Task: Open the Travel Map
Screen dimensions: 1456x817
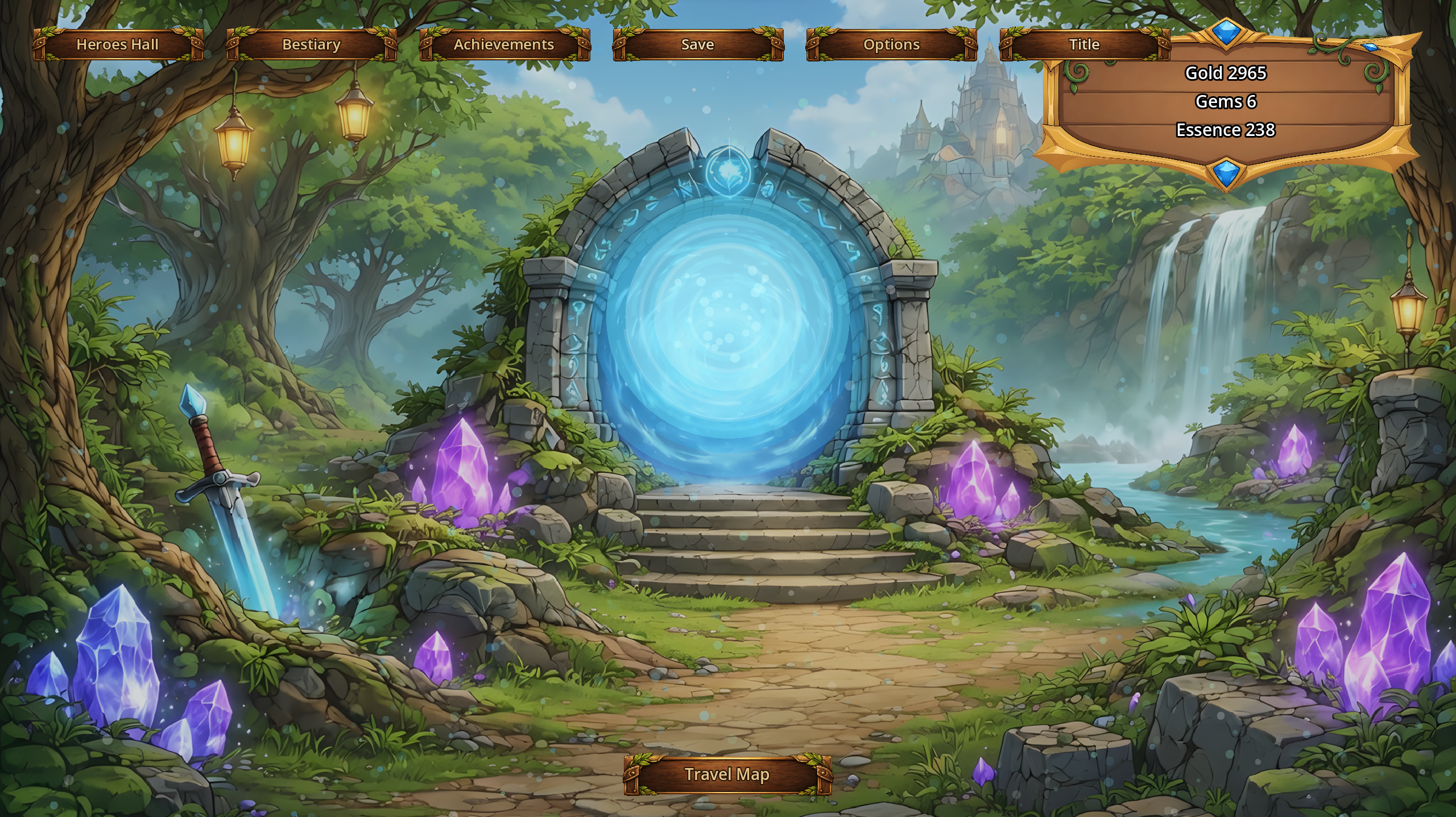Action: [x=727, y=774]
